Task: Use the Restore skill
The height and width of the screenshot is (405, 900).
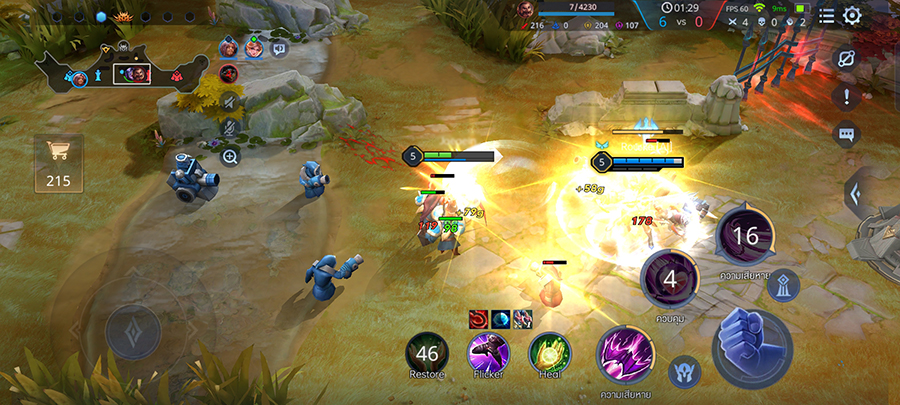Action: pos(427,353)
